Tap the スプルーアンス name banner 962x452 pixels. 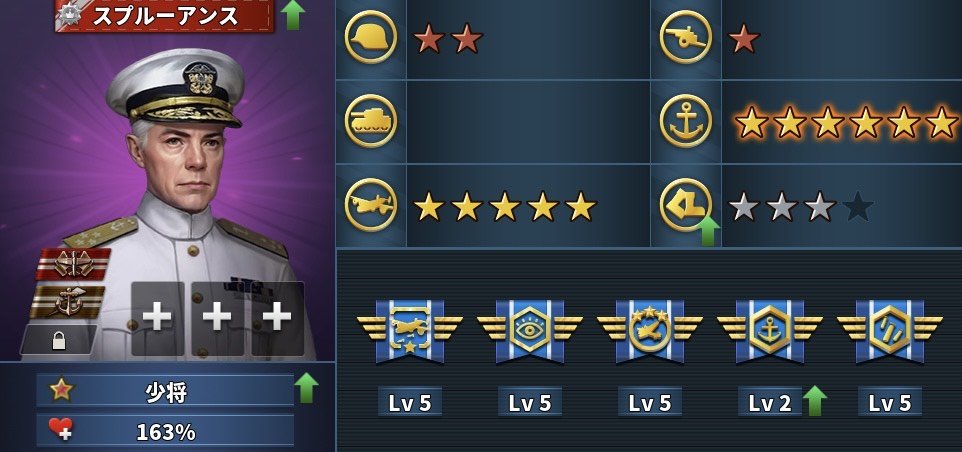(x=164, y=15)
